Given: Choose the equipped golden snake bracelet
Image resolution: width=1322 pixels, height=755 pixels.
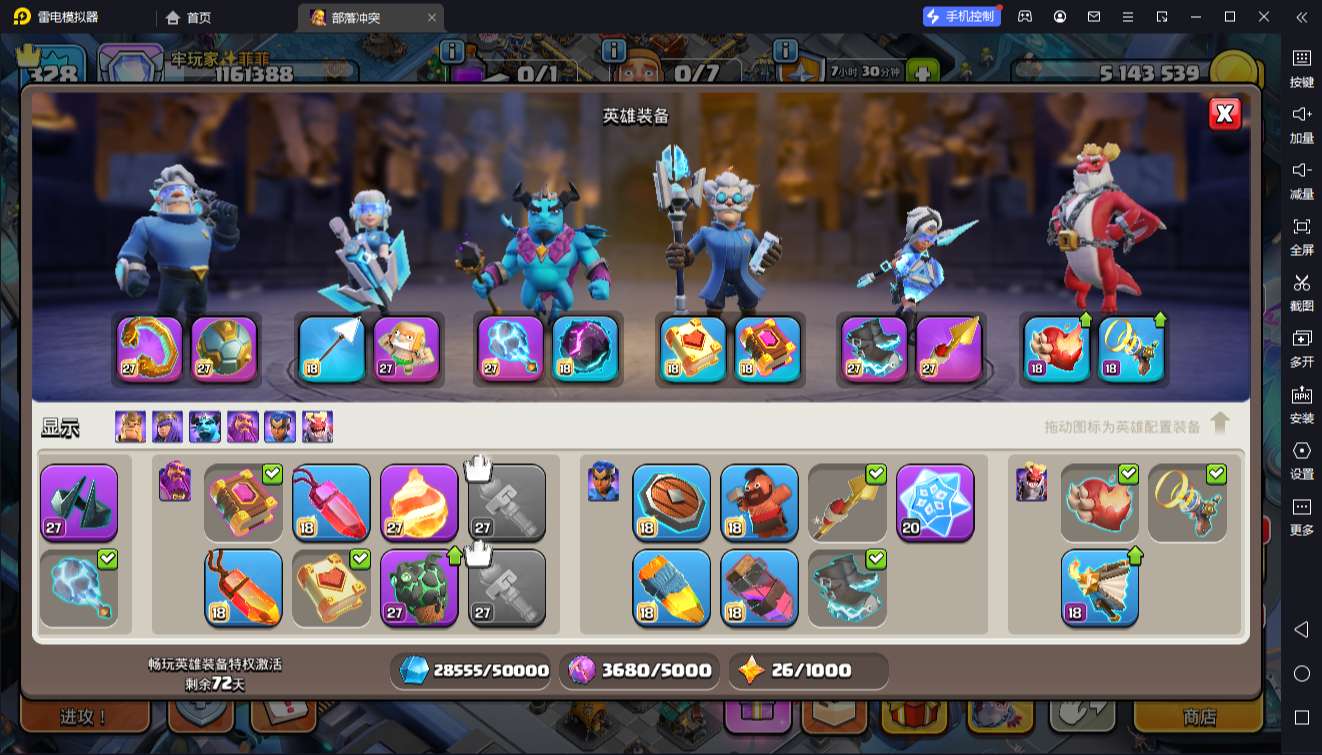Looking at the screenshot, I should click(x=150, y=349).
